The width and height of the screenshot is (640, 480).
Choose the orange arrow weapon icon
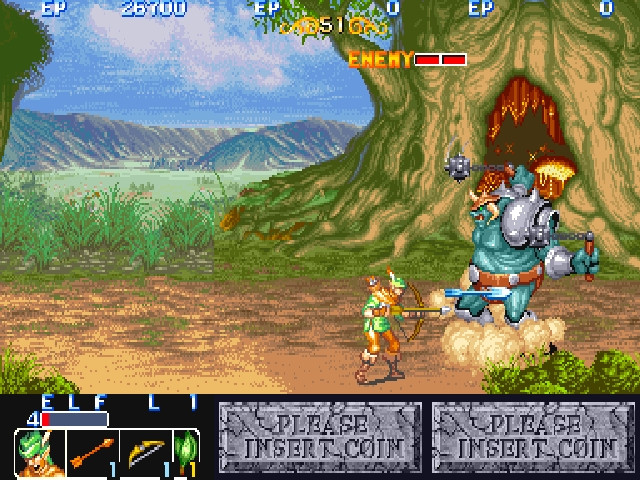tap(92, 452)
